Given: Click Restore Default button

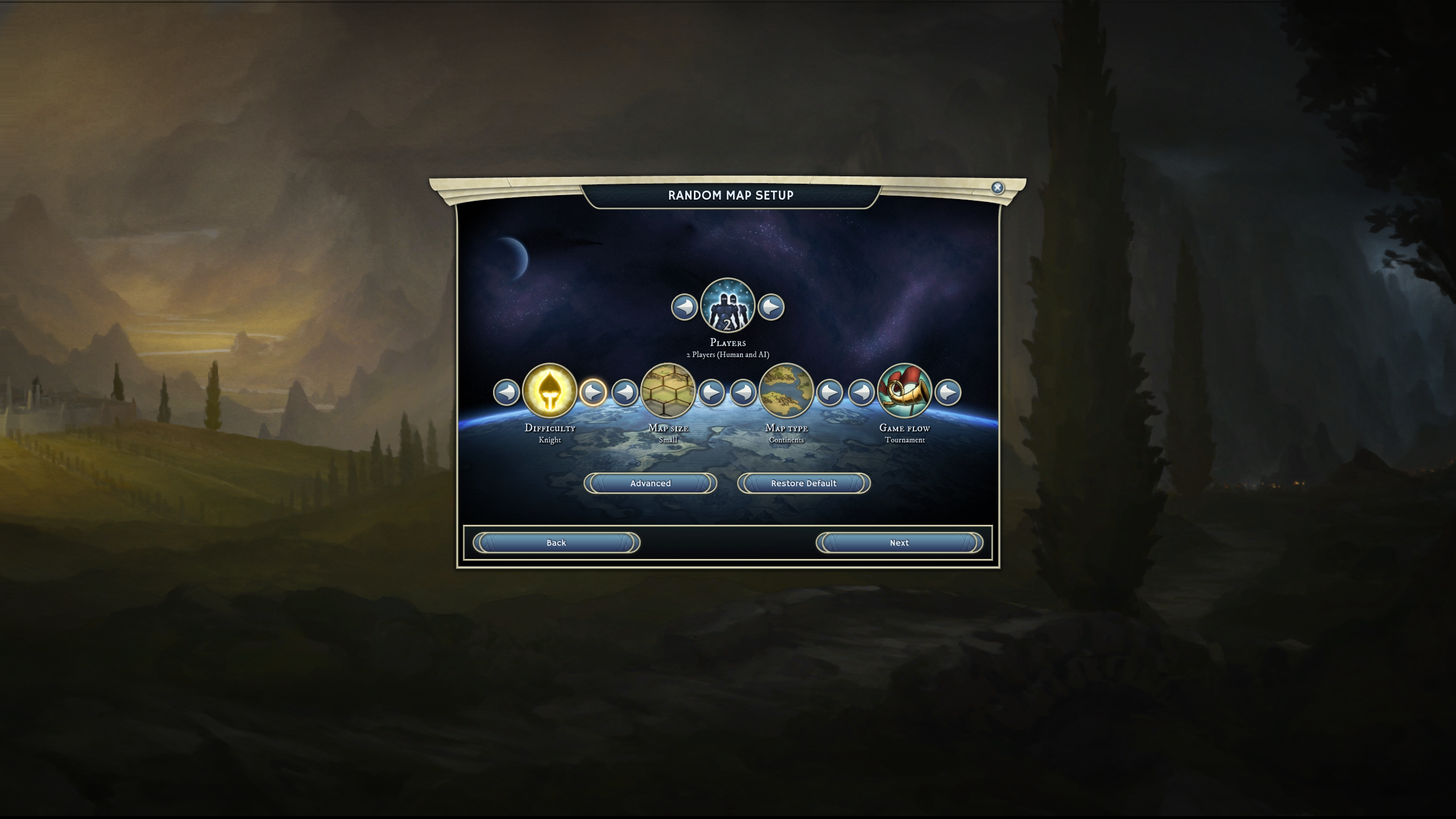Looking at the screenshot, I should [x=804, y=483].
